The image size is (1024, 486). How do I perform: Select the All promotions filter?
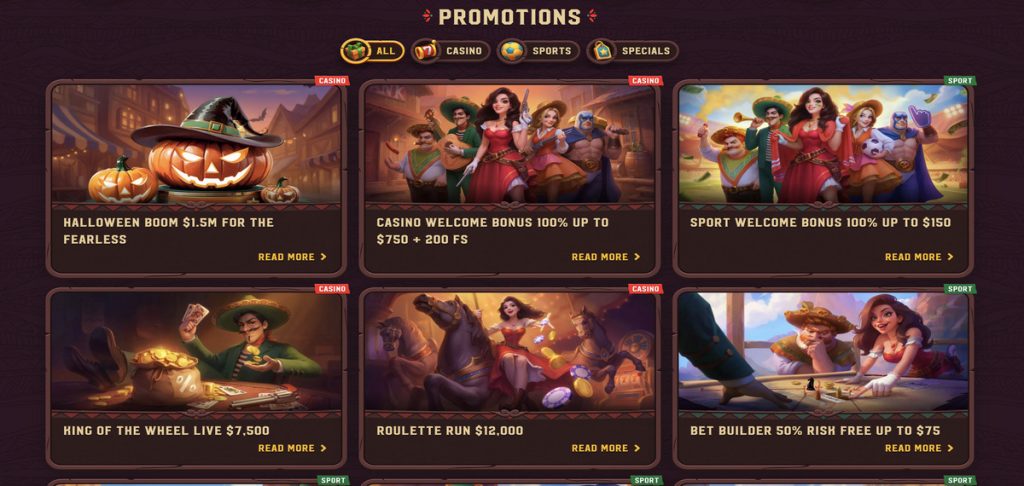(x=372, y=51)
